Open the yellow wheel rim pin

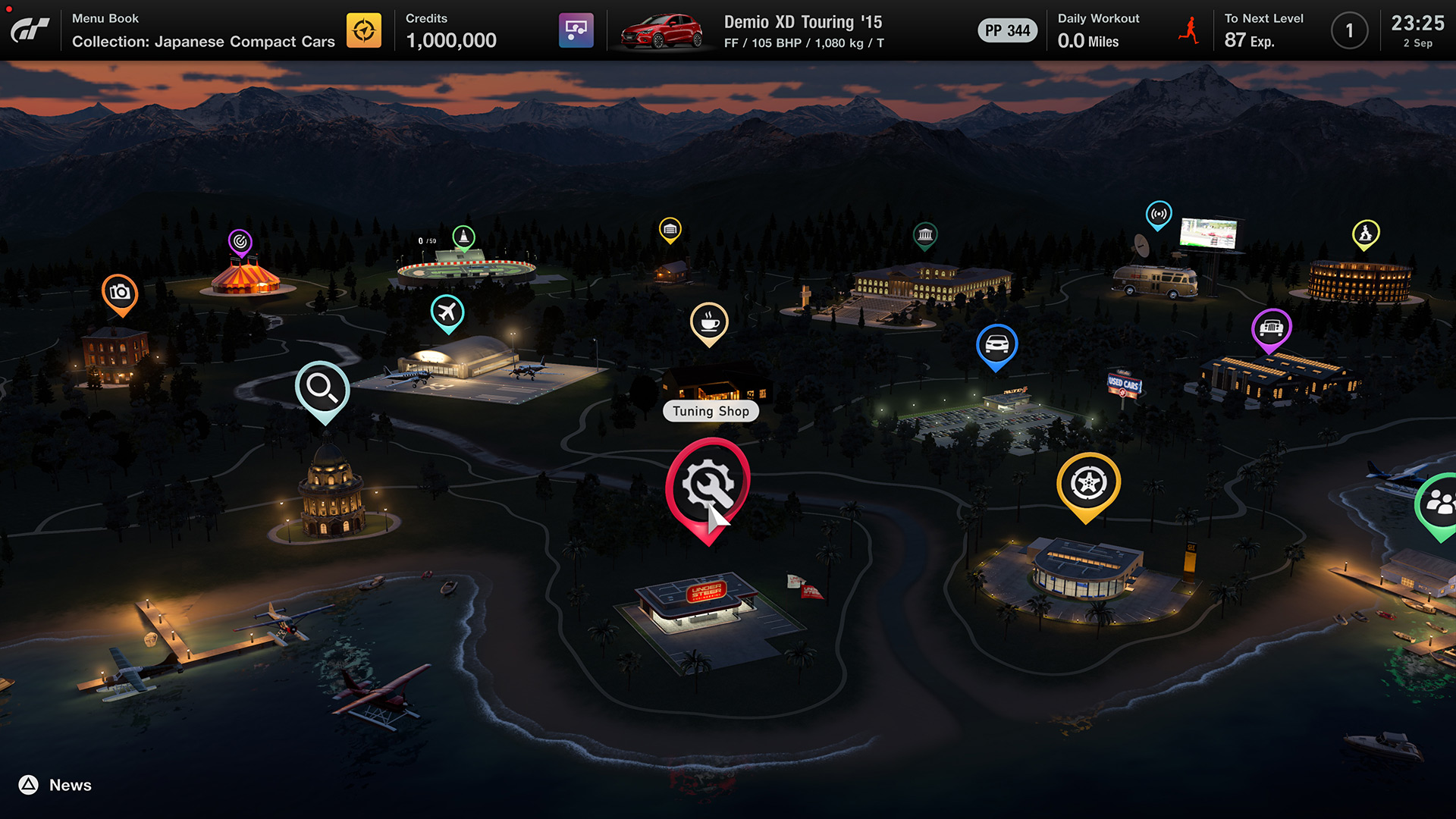(x=1088, y=483)
